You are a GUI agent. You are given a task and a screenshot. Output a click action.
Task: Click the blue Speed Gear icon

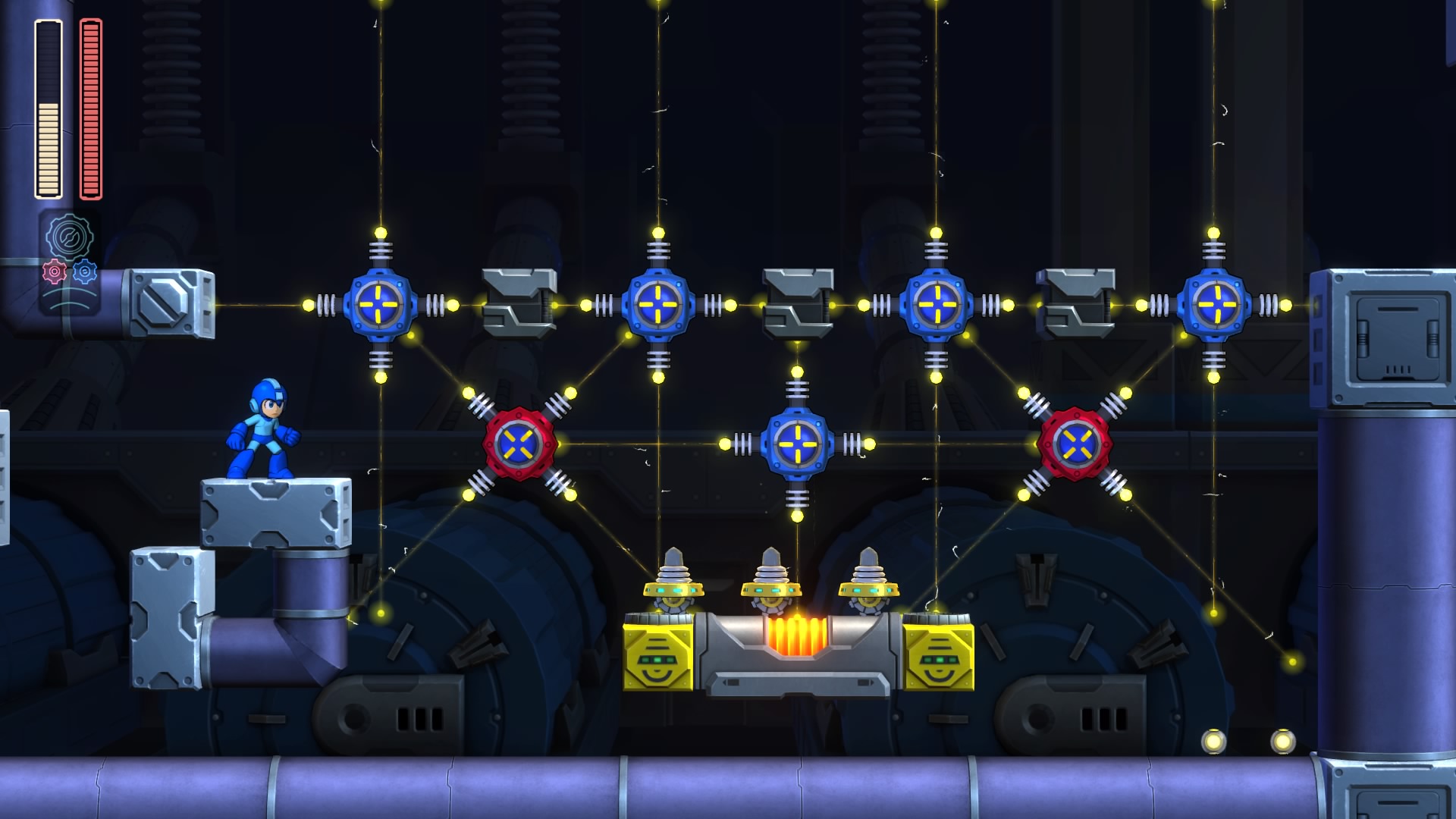[84, 271]
